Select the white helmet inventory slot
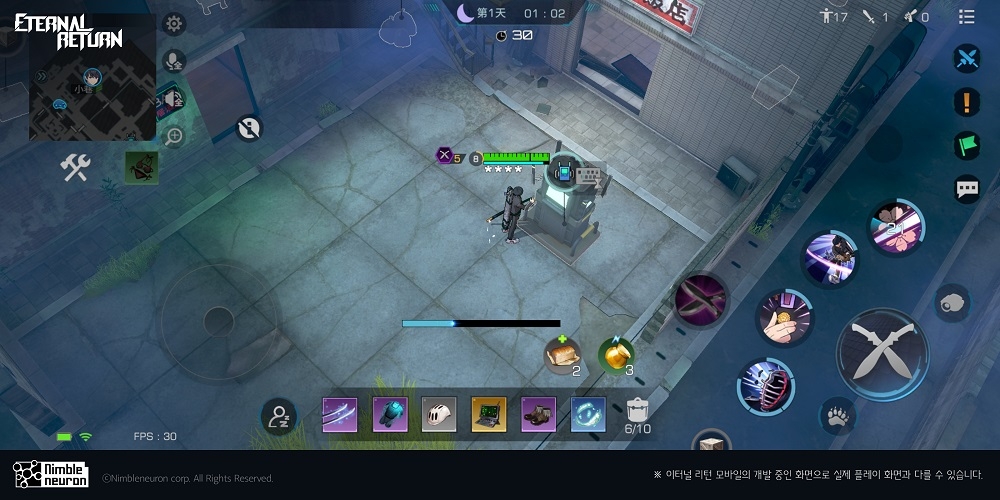The width and height of the screenshot is (1000, 500). pyautogui.click(x=439, y=414)
